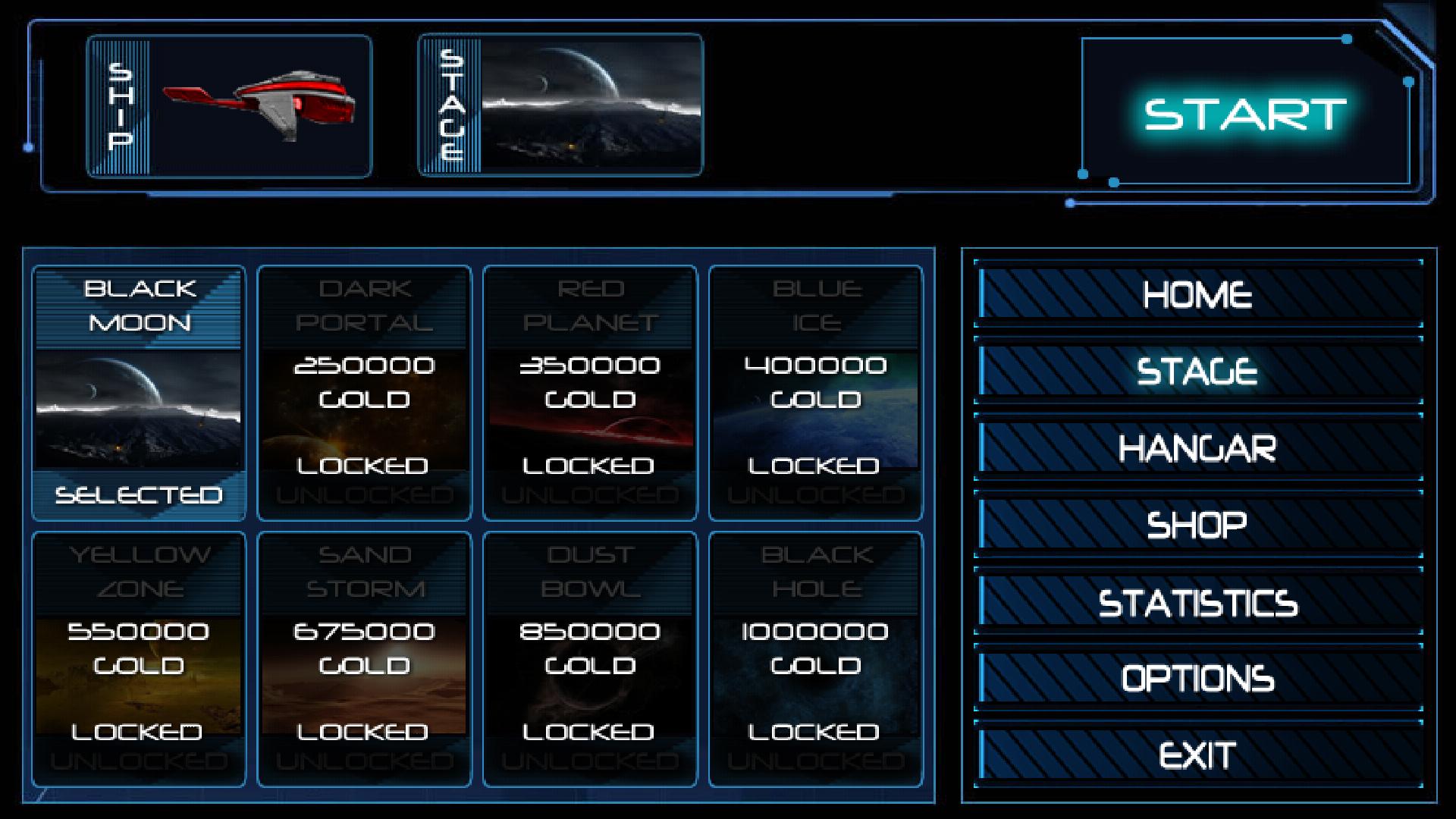
Task: Click the red ship preview panel
Action: coord(229,106)
